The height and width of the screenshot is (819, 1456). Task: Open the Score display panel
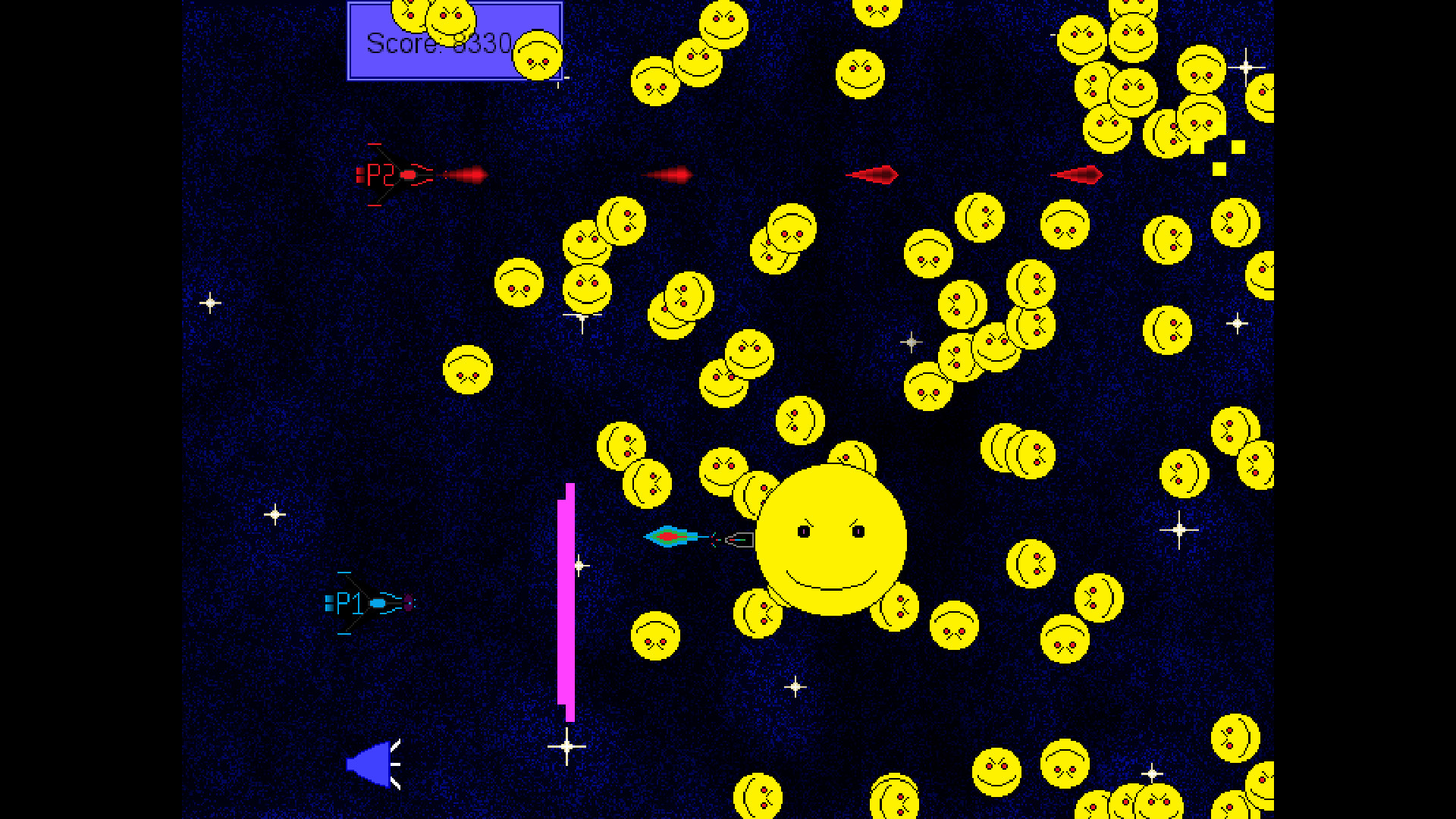click(x=453, y=42)
